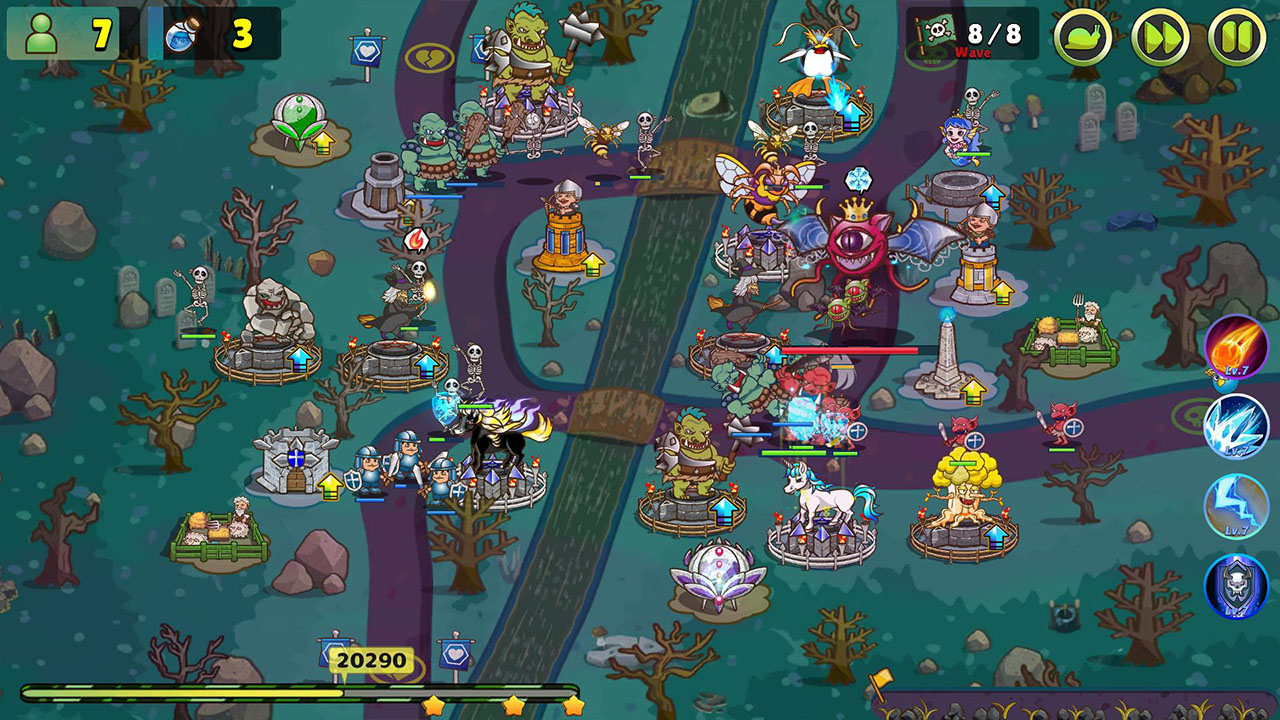This screenshot has height=720, width=1280.
Task: Click the yellow arrow beside the castle barracks
Action: pyautogui.click(x=330, y=486)
